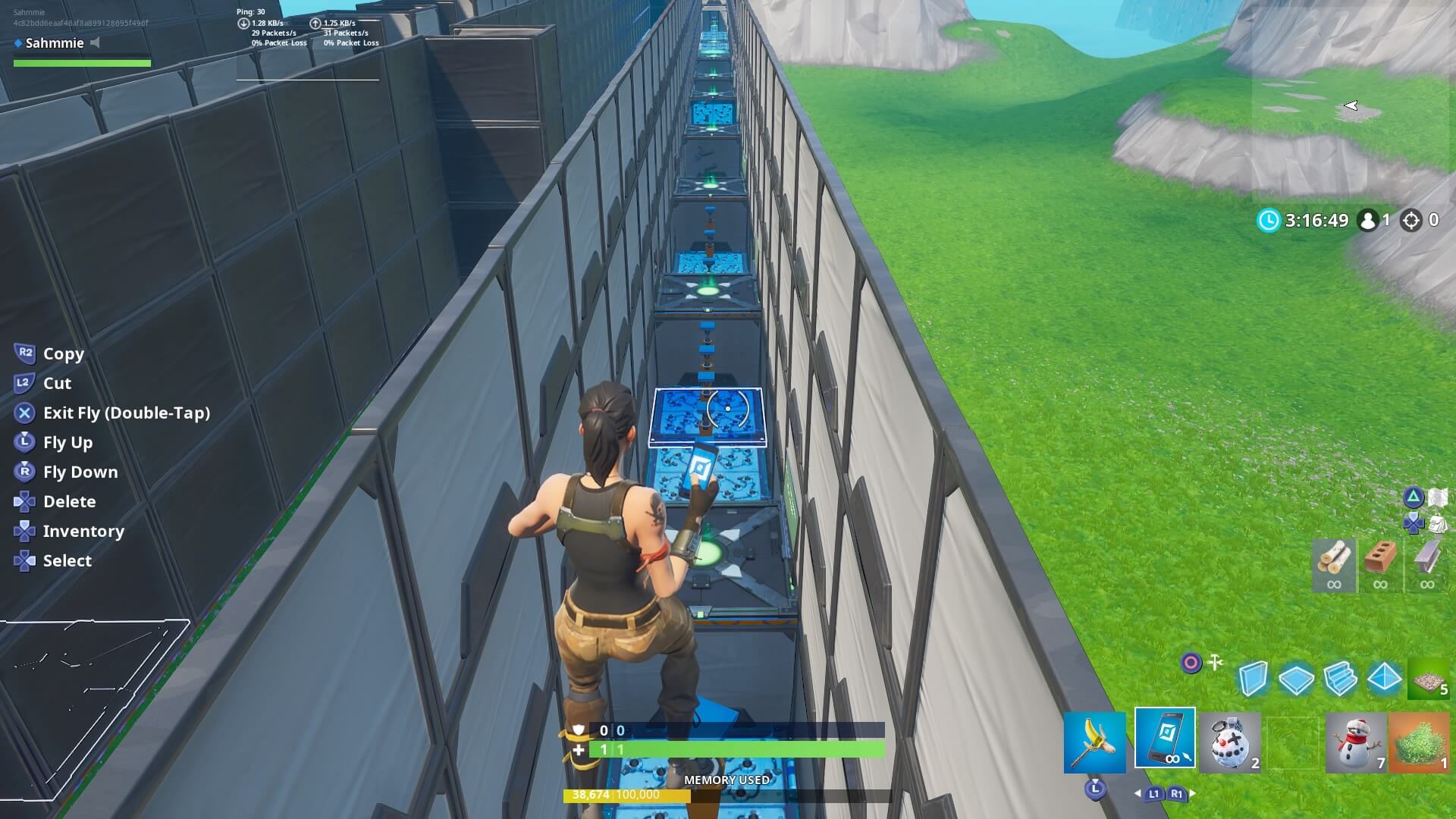Select the Creative phone tool in the hotbar
Image resolution: width=1456 pixels, height=819 pixels.
[x=1165, y=742]
